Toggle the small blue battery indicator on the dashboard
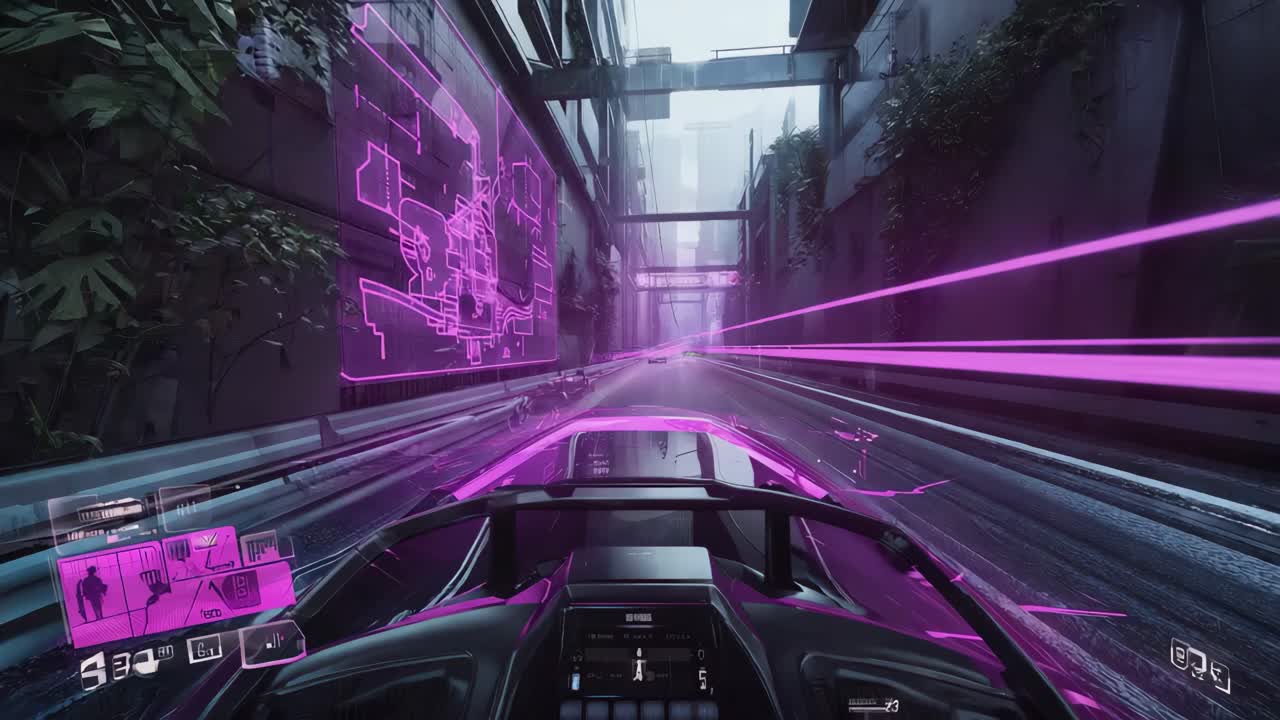The height and width of the screenshot is (720, 1280). coord(574,681)
